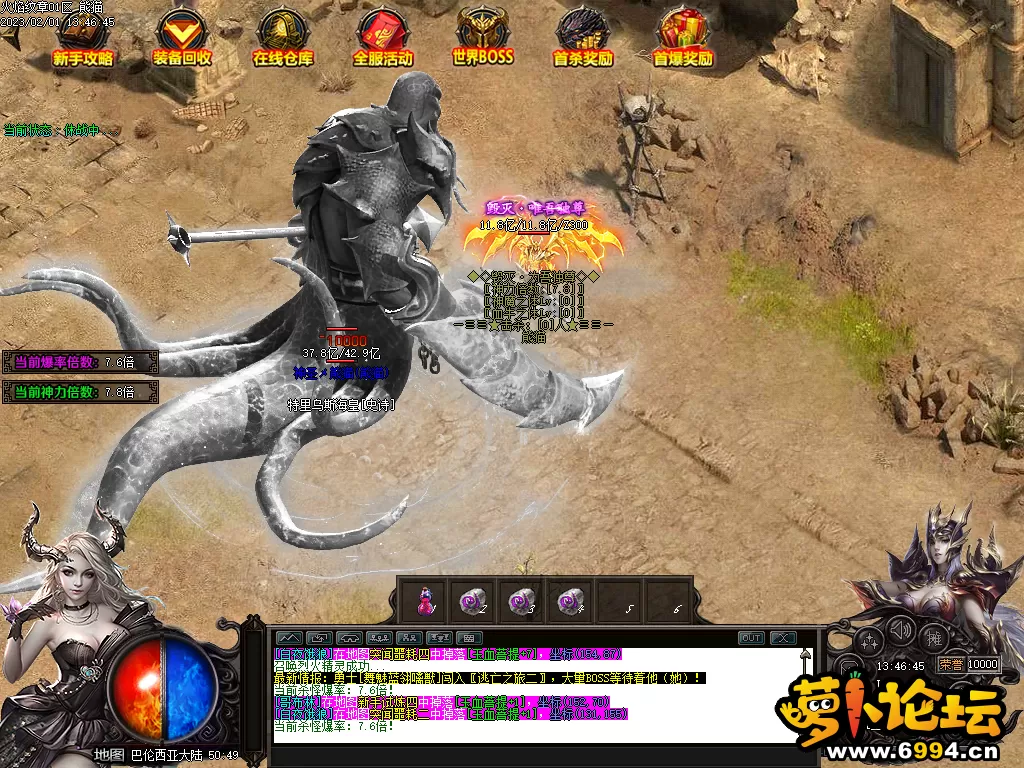The image size is (1024, 768).
Task: Select the first chat channel button with mountain icon
Action: pyautogui.click(x=289, y=638)
